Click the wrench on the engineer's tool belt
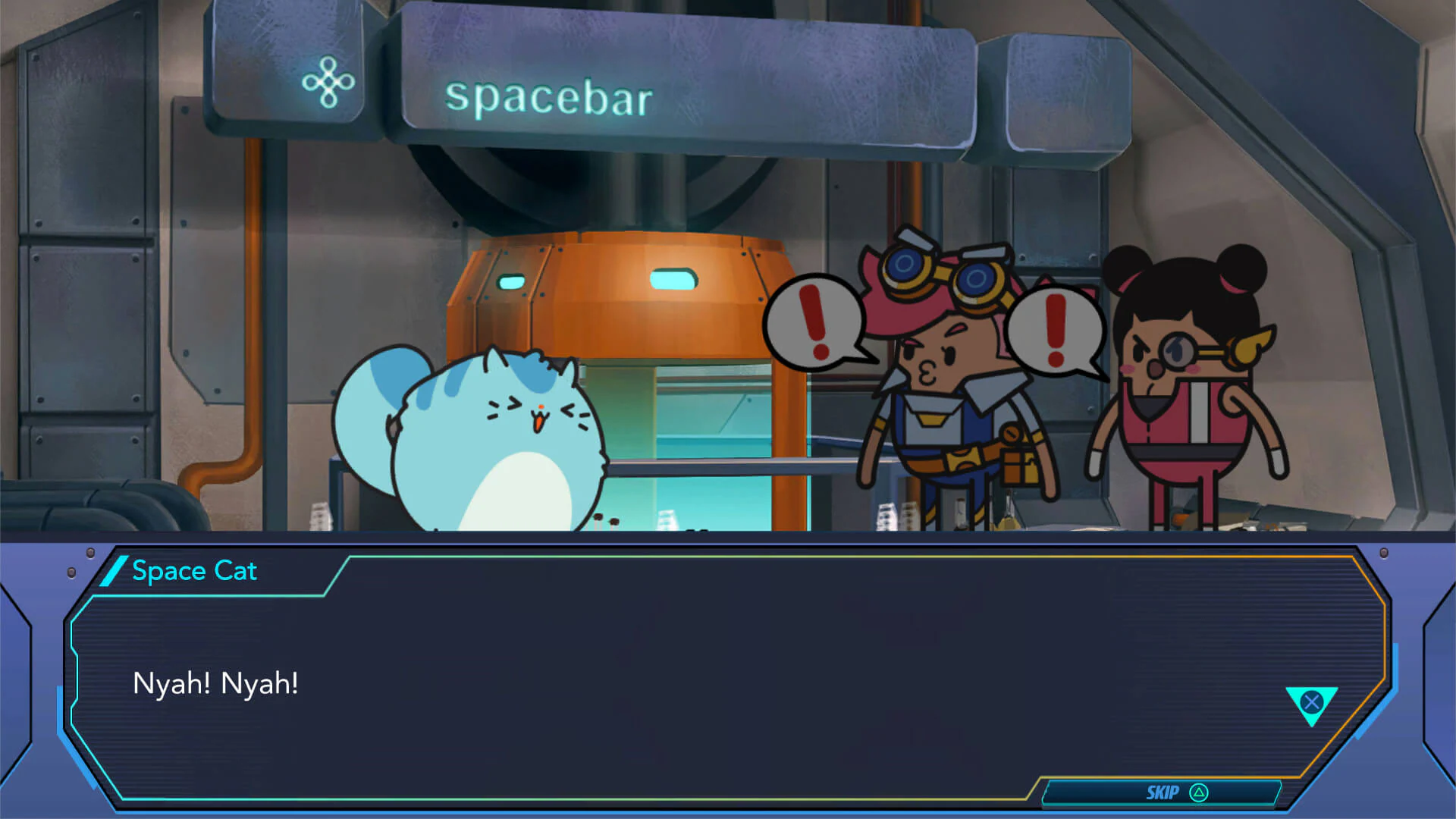The image size is (1456, 819). pos(1012,436)
